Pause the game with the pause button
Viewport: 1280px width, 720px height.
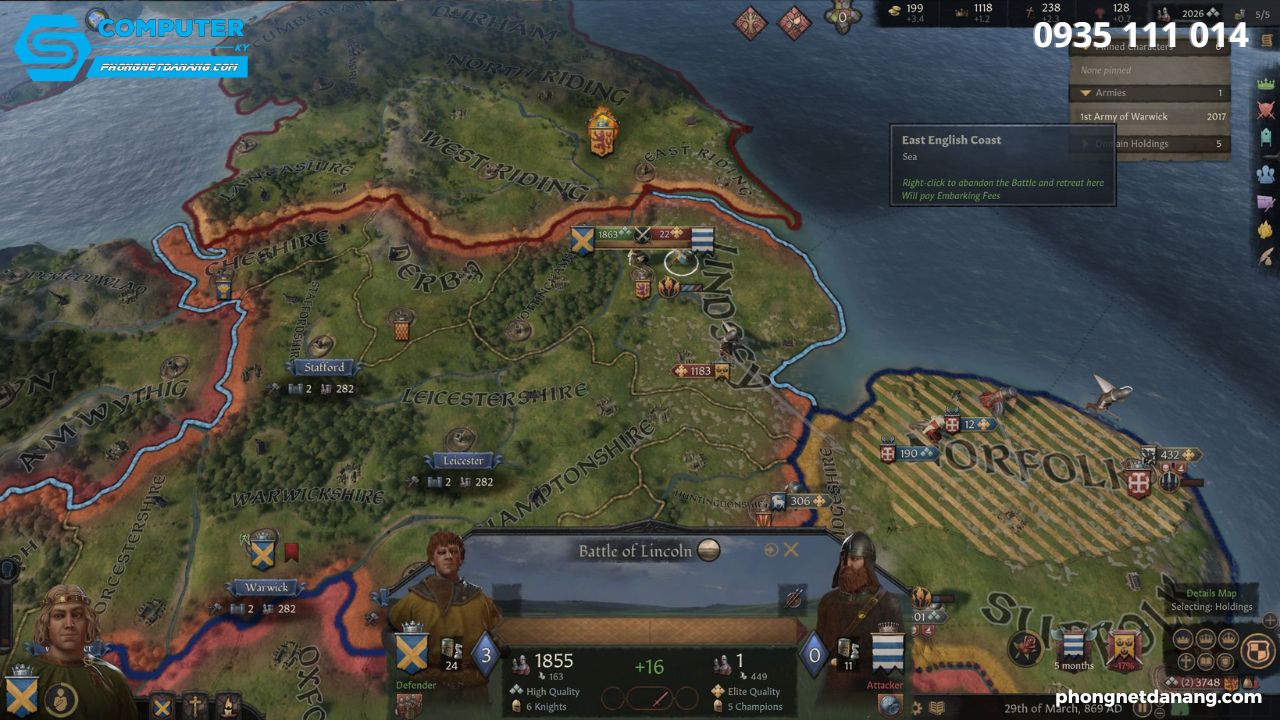click(1143, 709)
